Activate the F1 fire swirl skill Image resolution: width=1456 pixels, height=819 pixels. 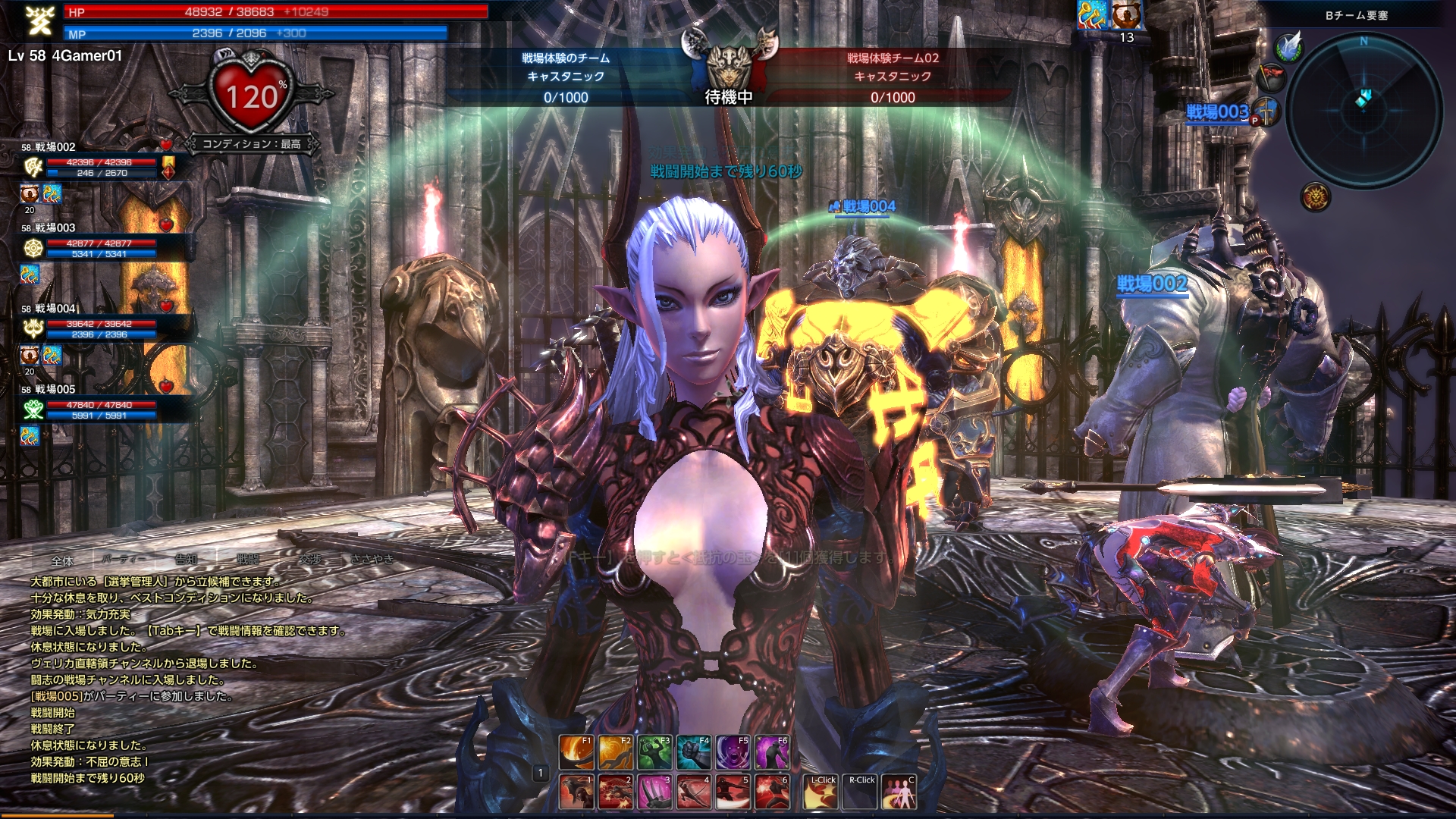click(576, 752)
